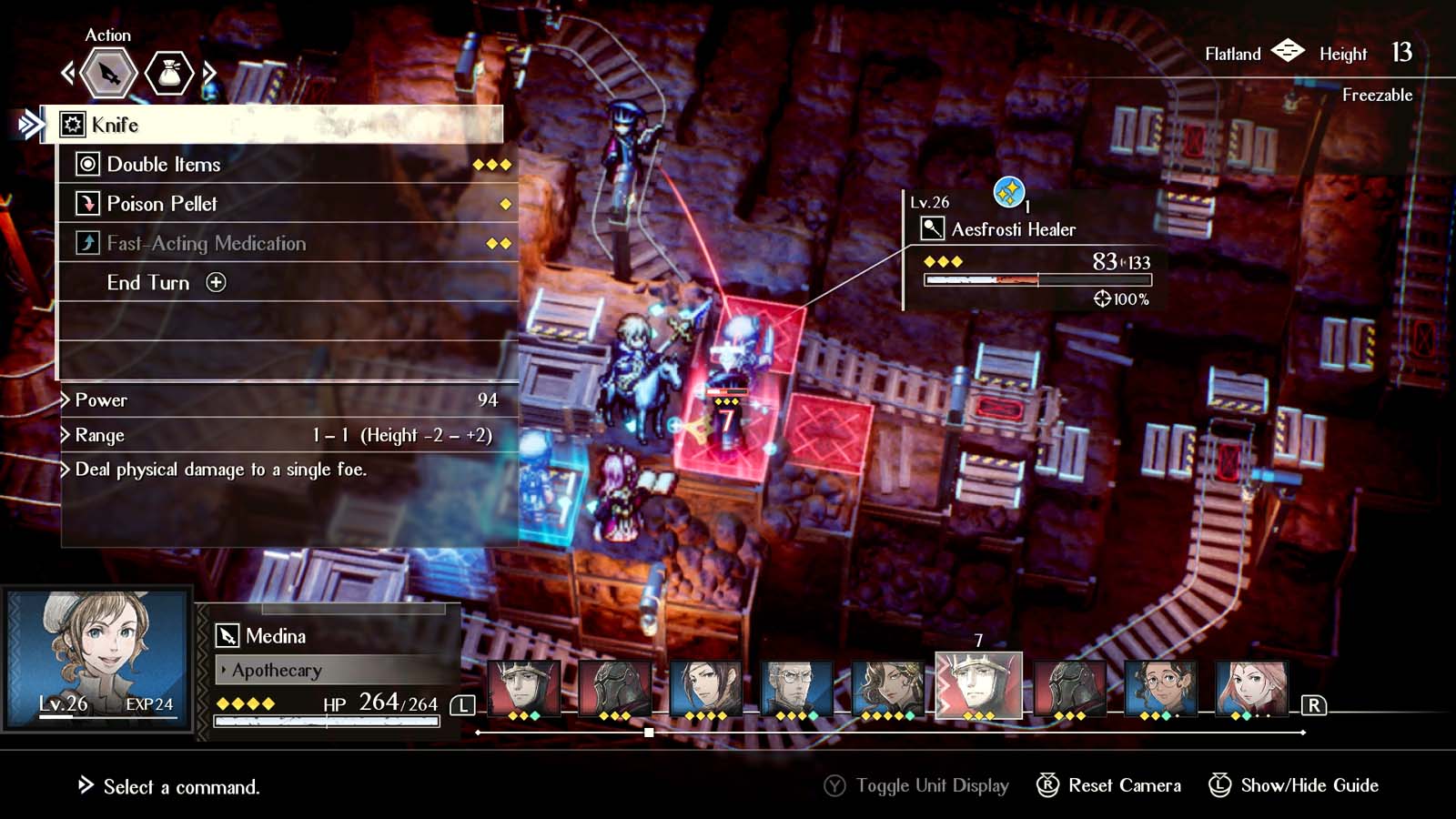
Task: Click the Flatland terrain icon near the Height indicator
Action: [1288, 53]
